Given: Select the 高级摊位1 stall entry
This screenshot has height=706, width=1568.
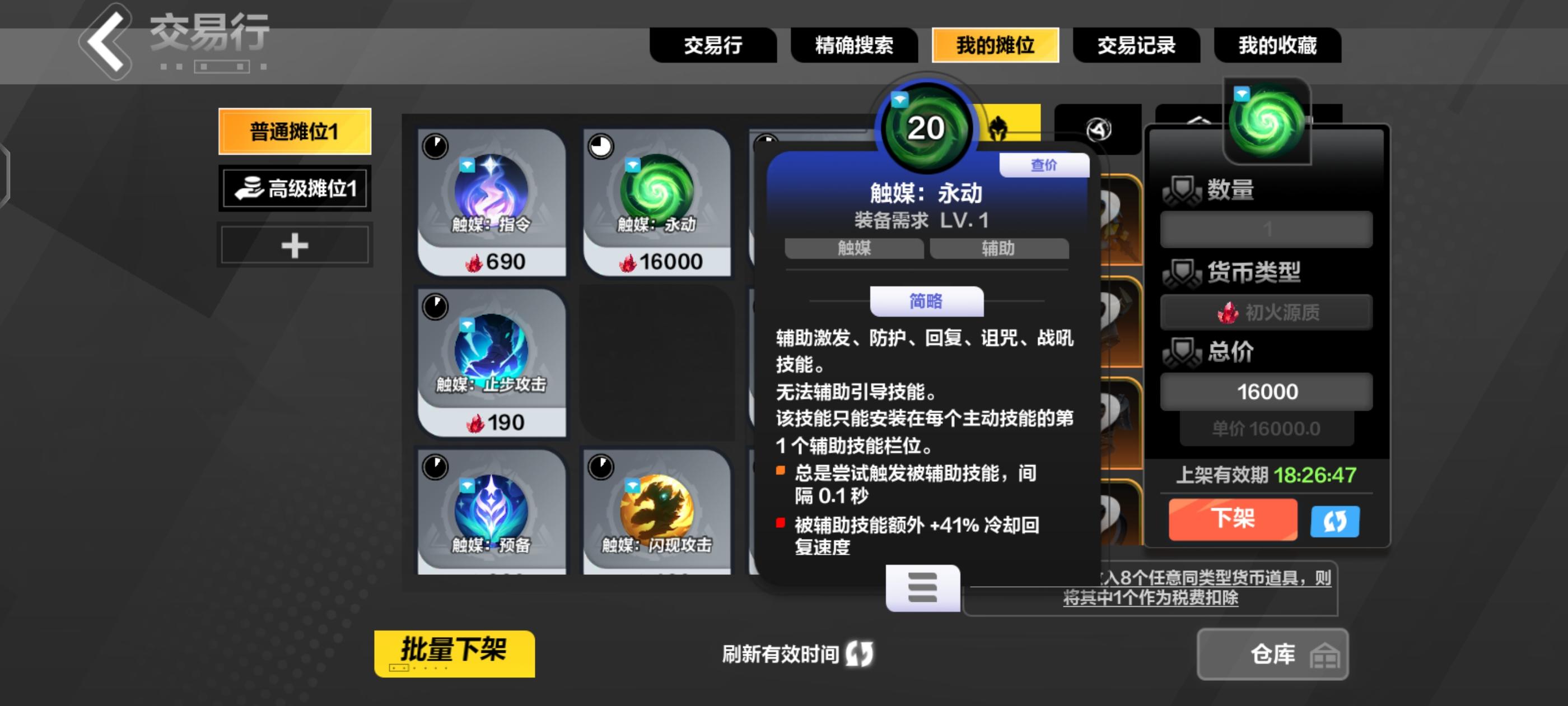Looking at the screenshot, I should coord(295,188).
